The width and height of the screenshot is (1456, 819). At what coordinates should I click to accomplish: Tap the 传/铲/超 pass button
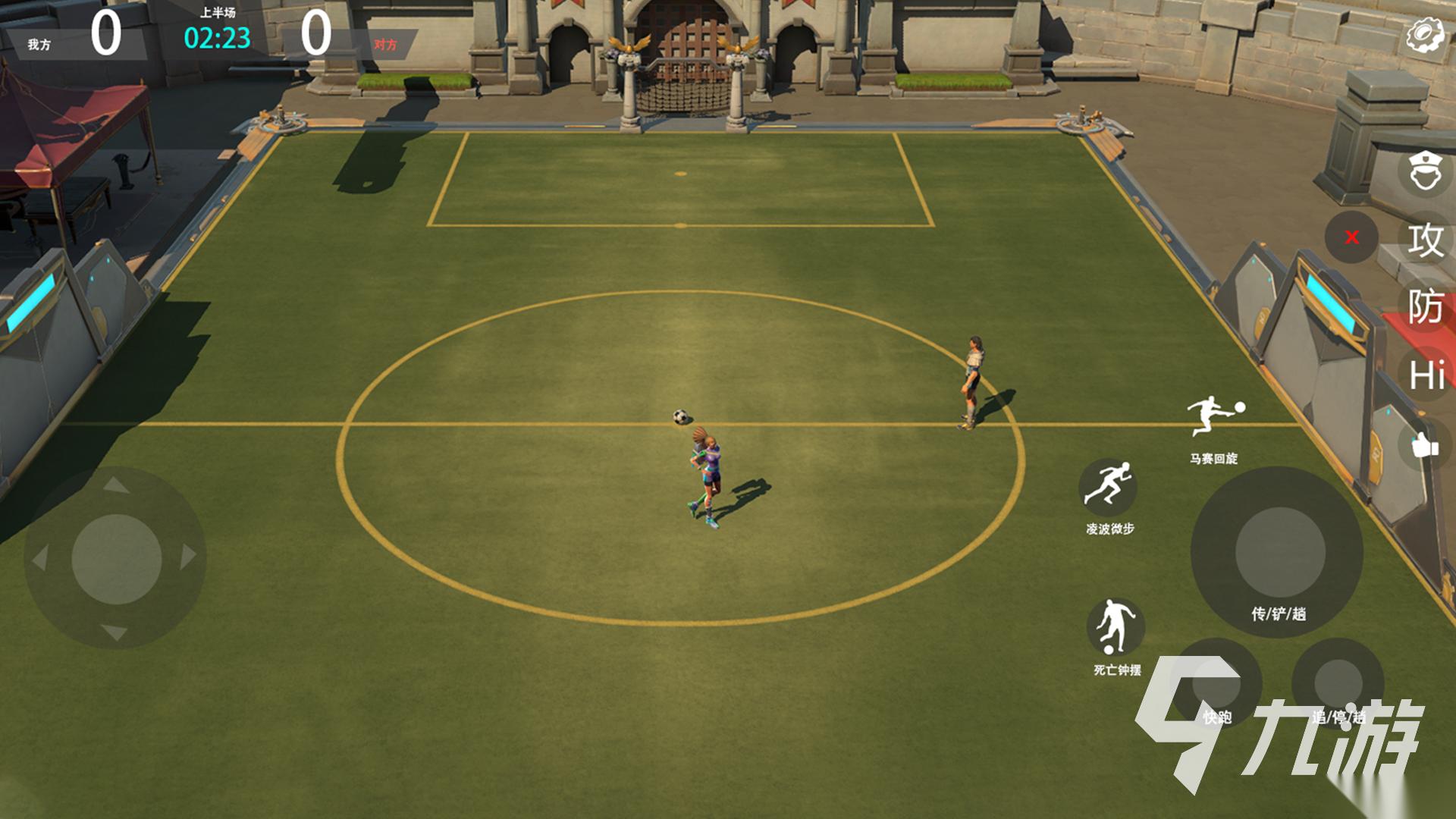(1279, 554)
